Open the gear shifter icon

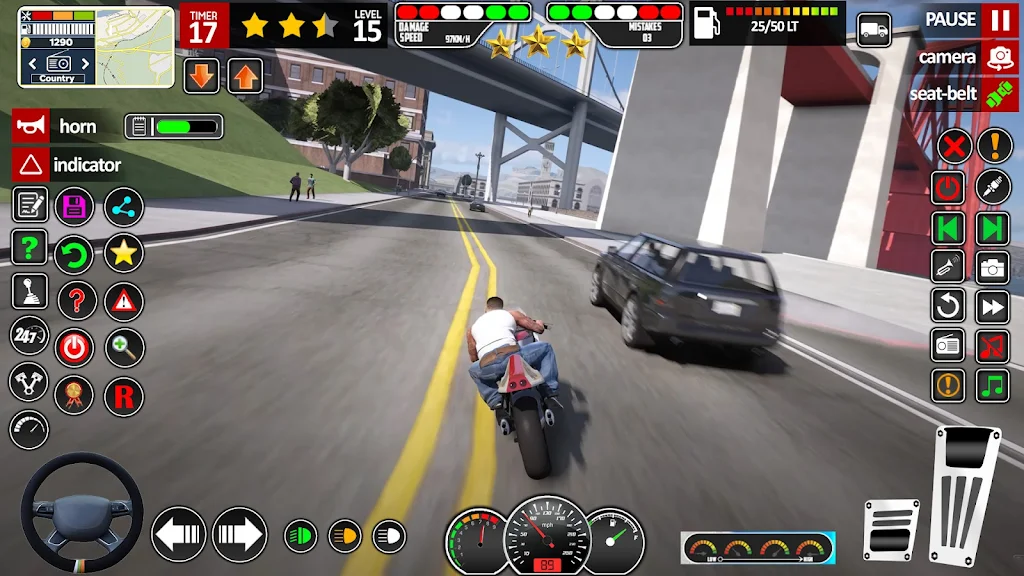(30, 291)
